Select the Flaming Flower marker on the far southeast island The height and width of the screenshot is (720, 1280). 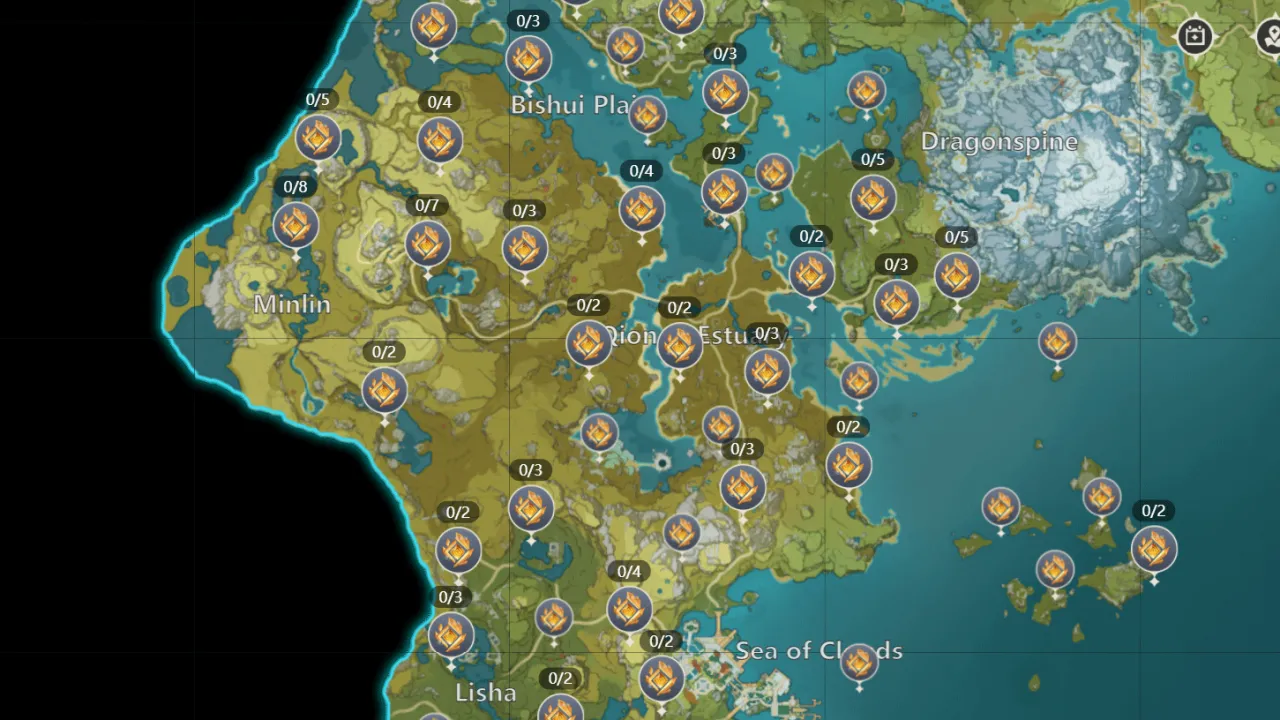(1154, 549)
